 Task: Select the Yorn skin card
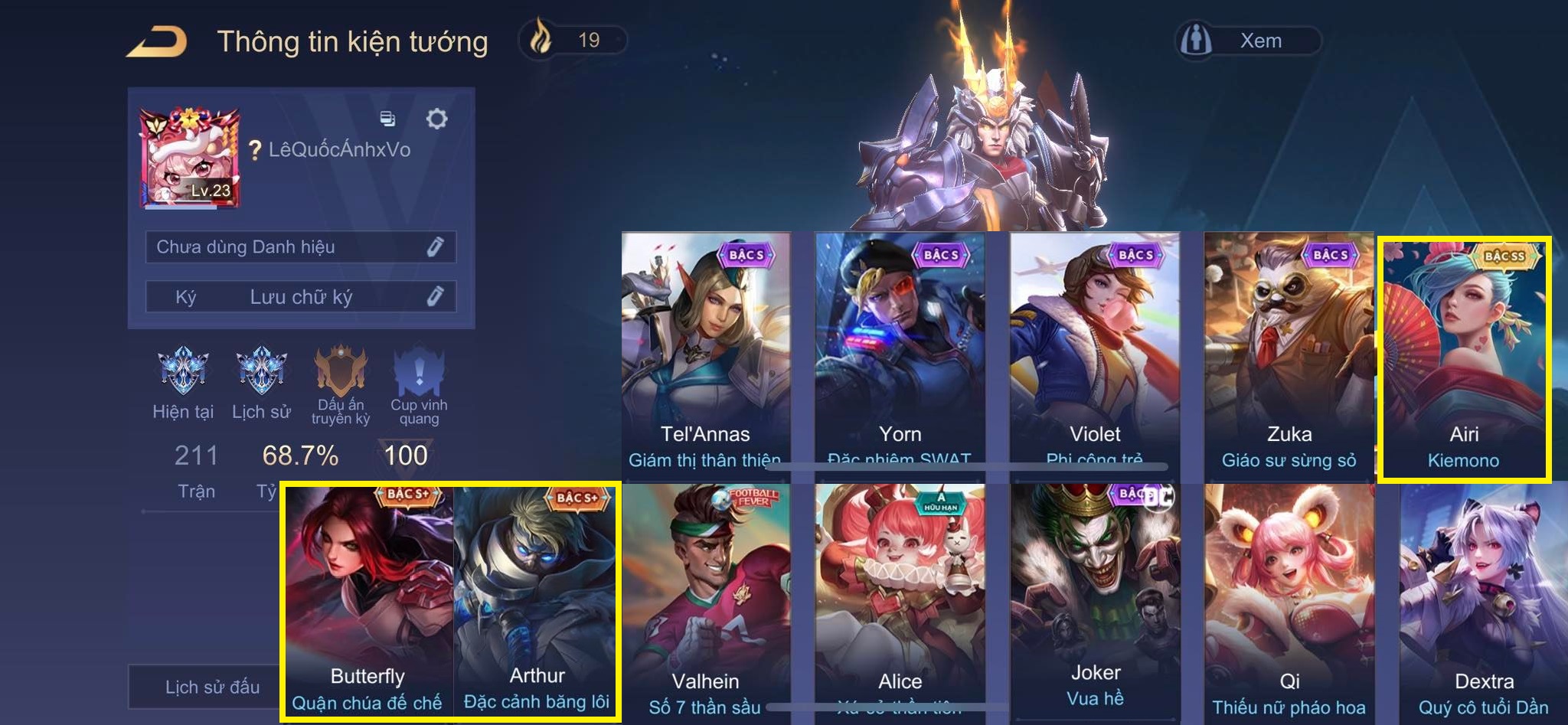pyautogui.click(x=900, y=352)
